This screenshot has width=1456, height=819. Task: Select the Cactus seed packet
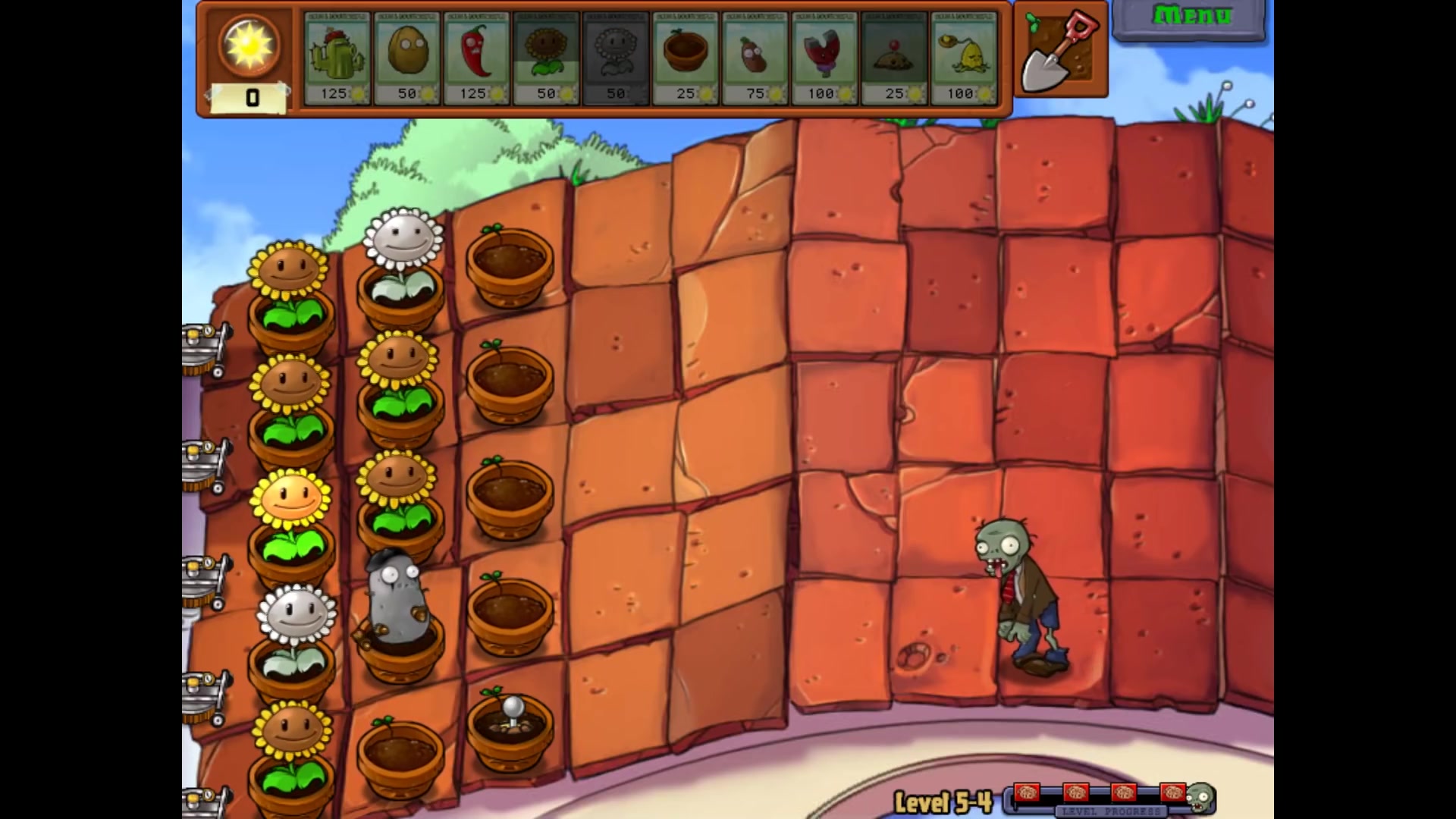point(337,58)
